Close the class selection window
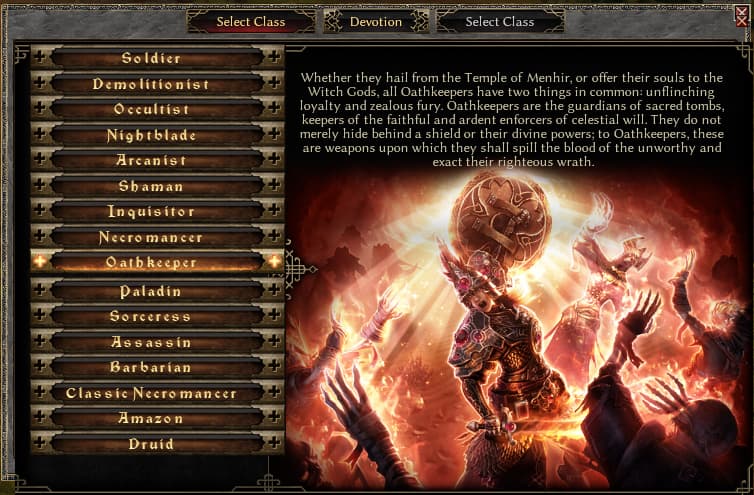 pyautogui.click(x=741, y=13)
